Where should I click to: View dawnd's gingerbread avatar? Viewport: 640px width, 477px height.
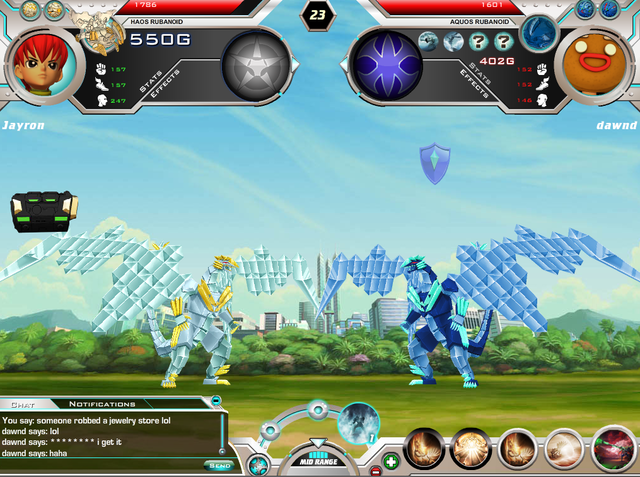click(598, 60)
